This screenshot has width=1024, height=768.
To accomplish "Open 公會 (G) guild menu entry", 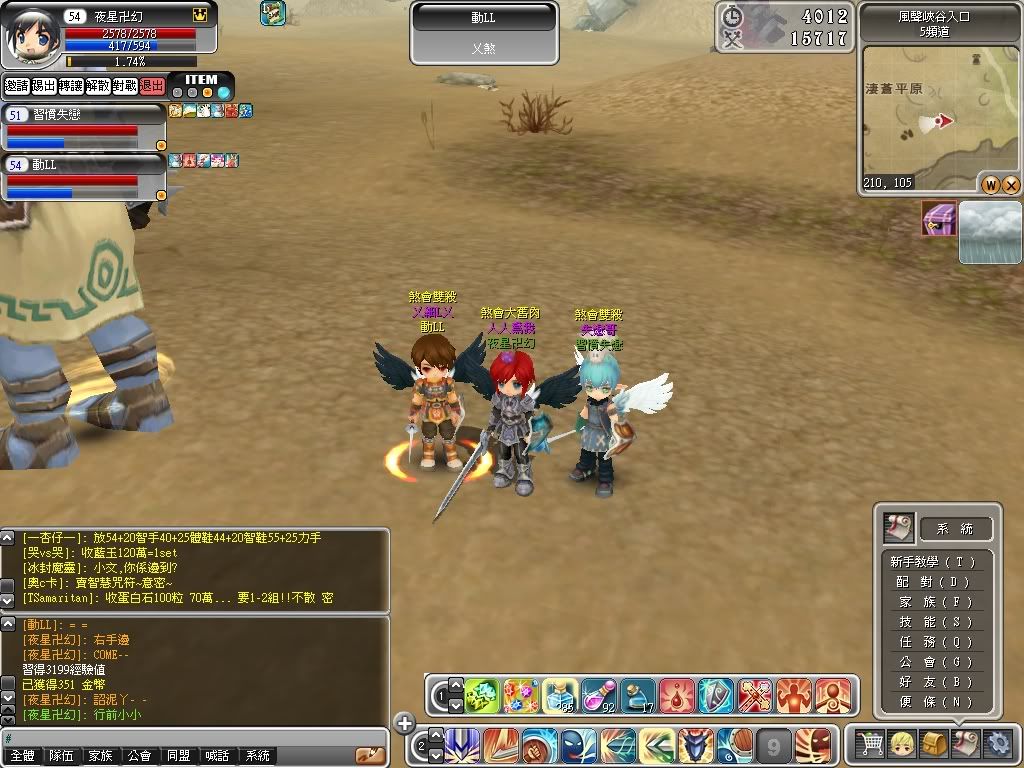I will [934, 662].
